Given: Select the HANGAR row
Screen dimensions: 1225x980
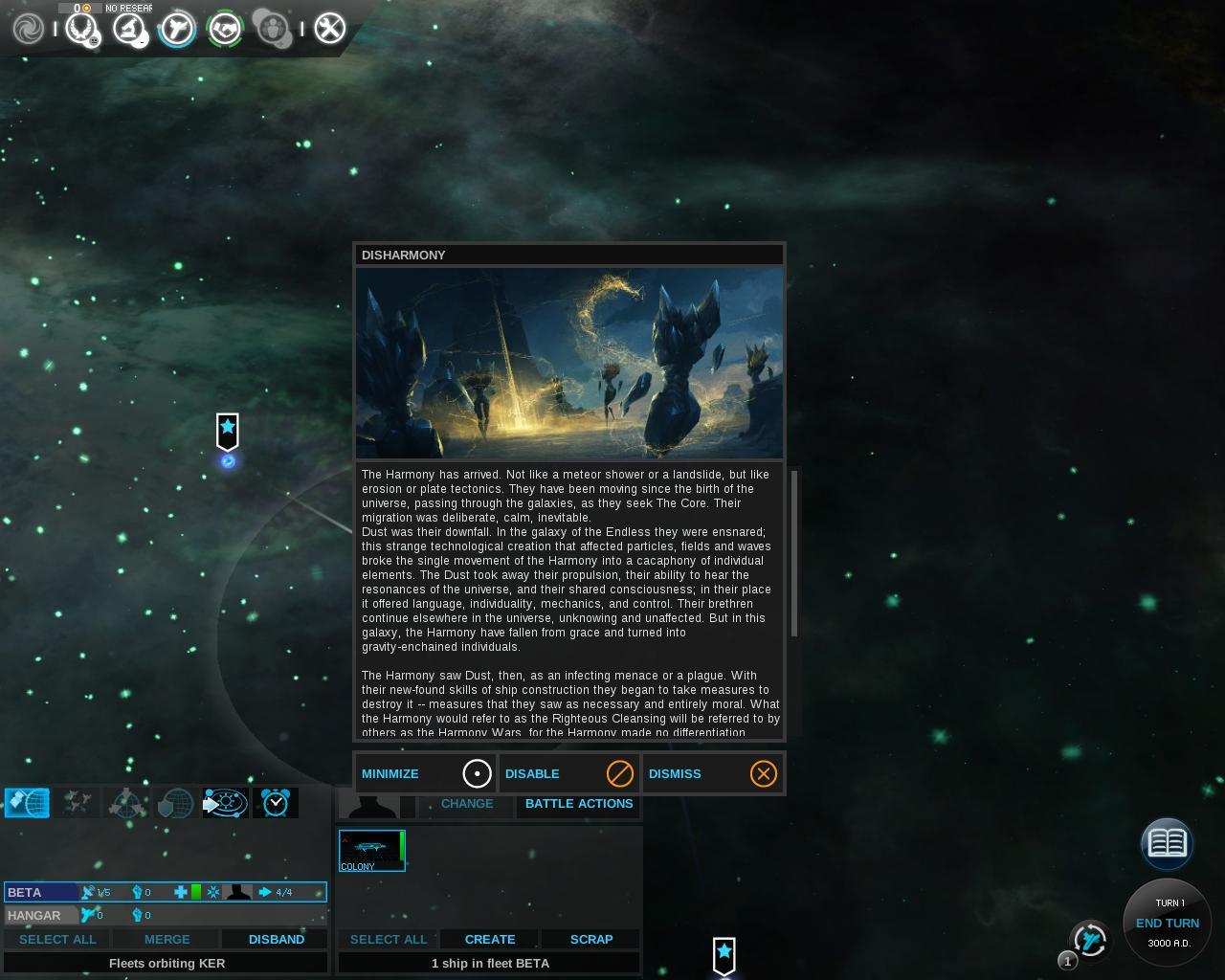Looking at the screenshot, I should coord(38,915).
